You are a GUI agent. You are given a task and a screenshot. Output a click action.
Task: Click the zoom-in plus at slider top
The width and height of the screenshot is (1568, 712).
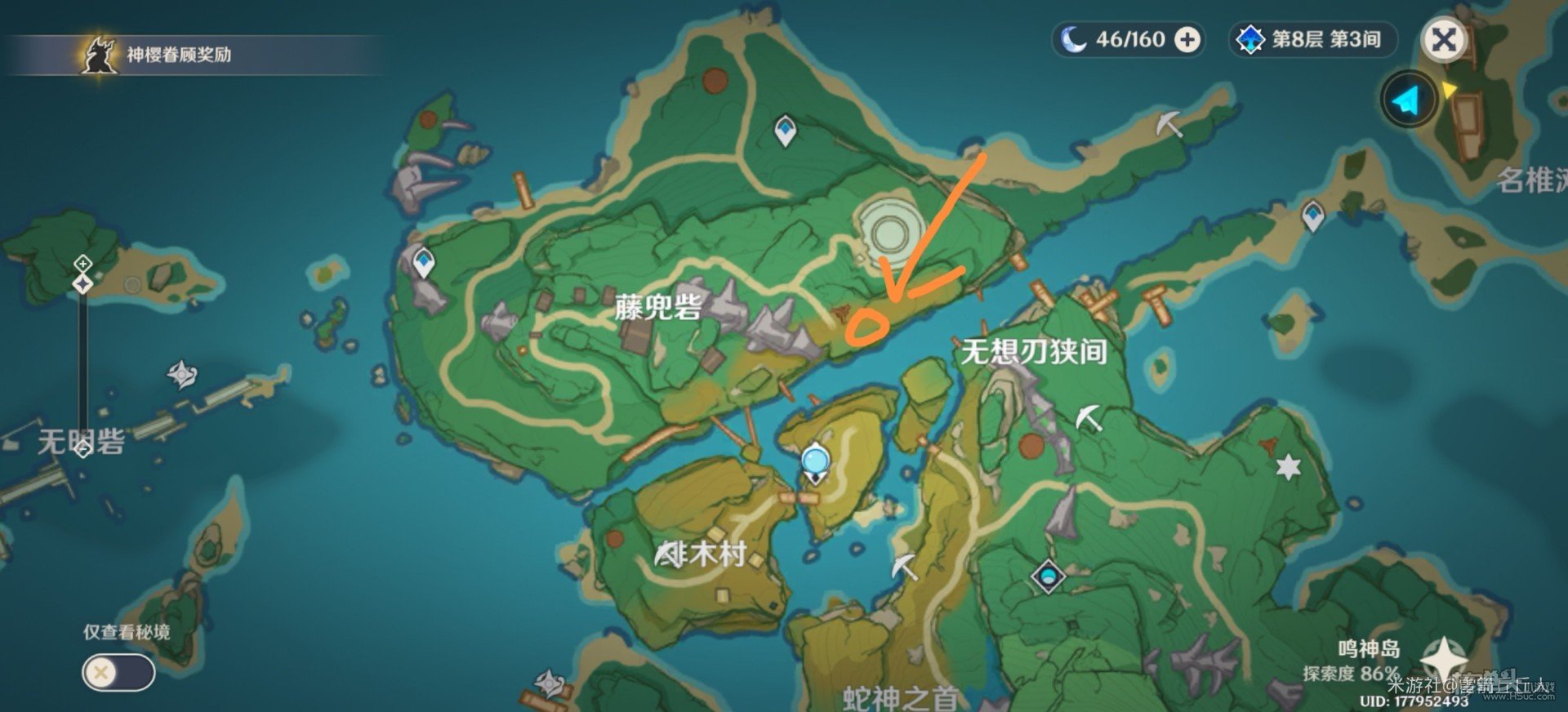pyautogui.click(x=81, y=264)
